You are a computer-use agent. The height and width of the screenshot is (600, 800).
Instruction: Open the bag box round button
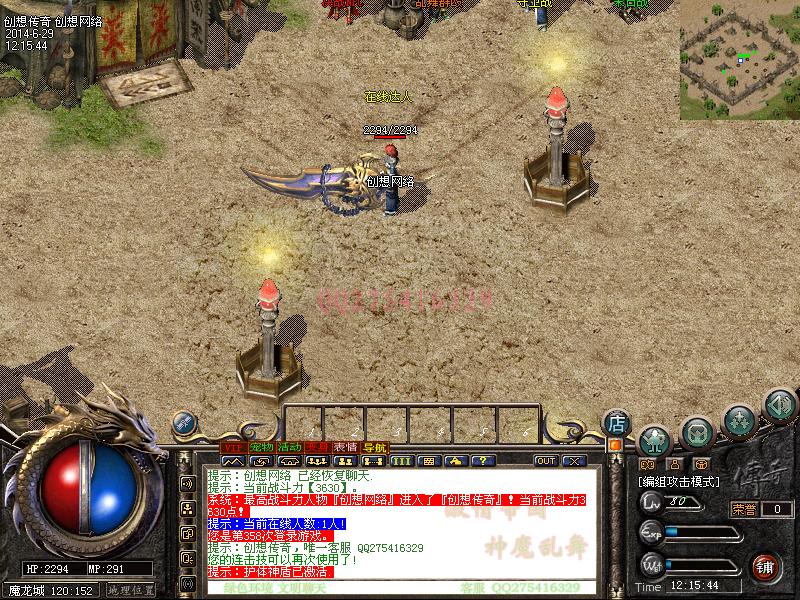tap(697, 432)
